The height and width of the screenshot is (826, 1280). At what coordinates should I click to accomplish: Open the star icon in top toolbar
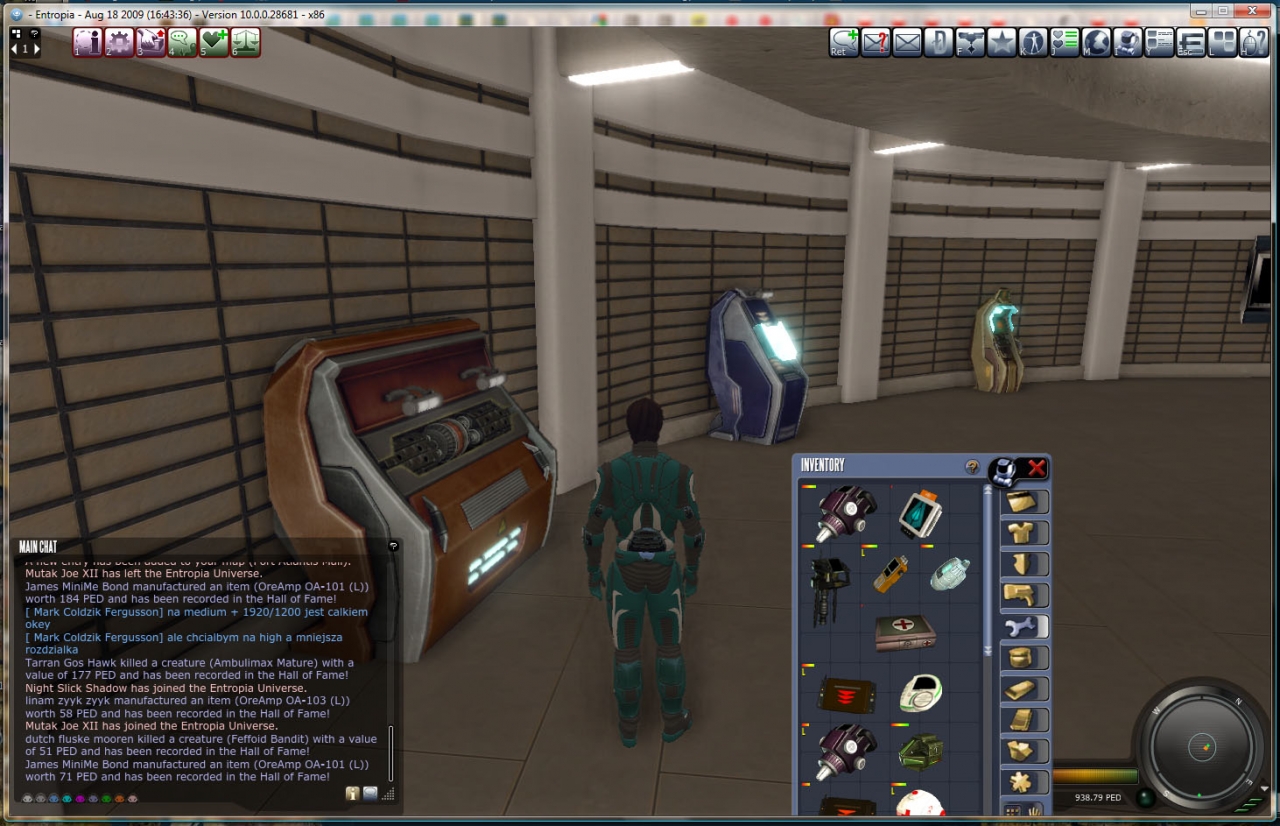coord(1001,43)
